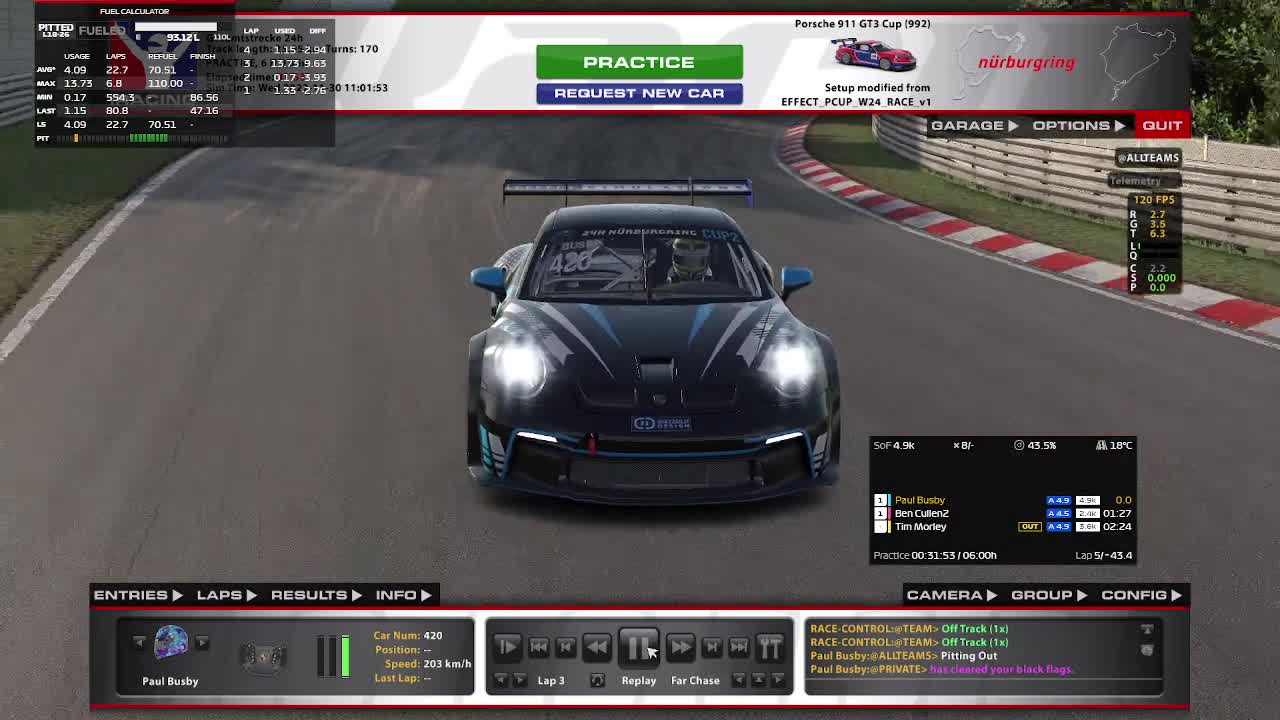Screen dimensions: 1280x720
Task: Open the Config menu
Action: [1141, 595]
